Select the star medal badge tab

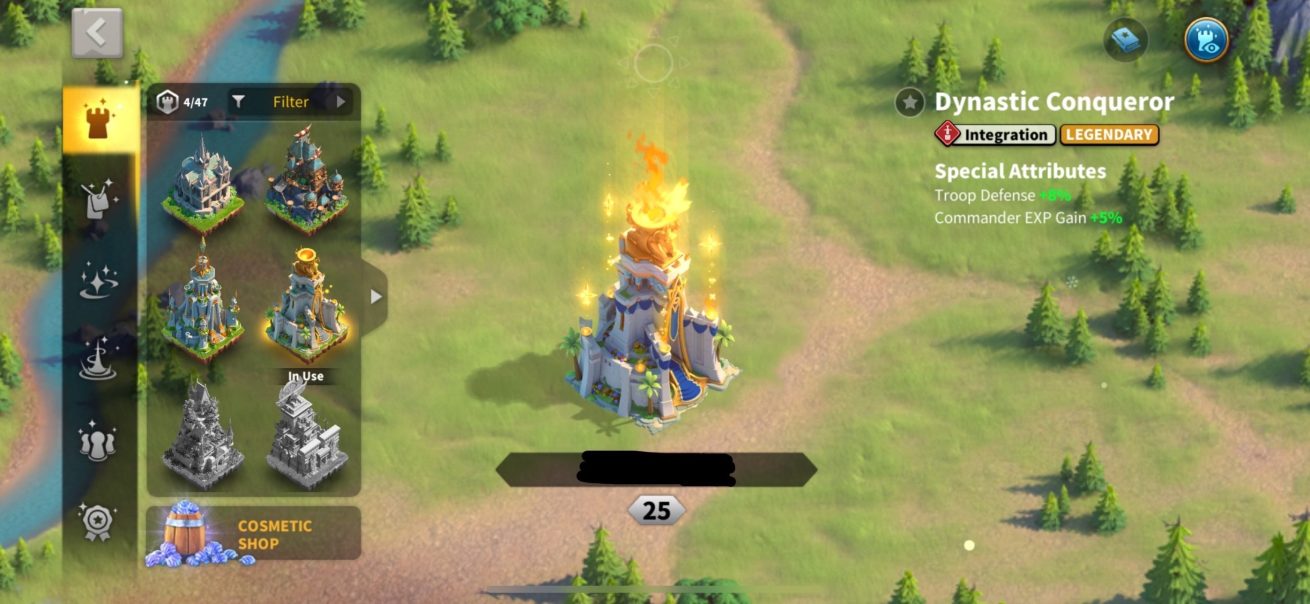pyautogui.click(x=99, y=521)
